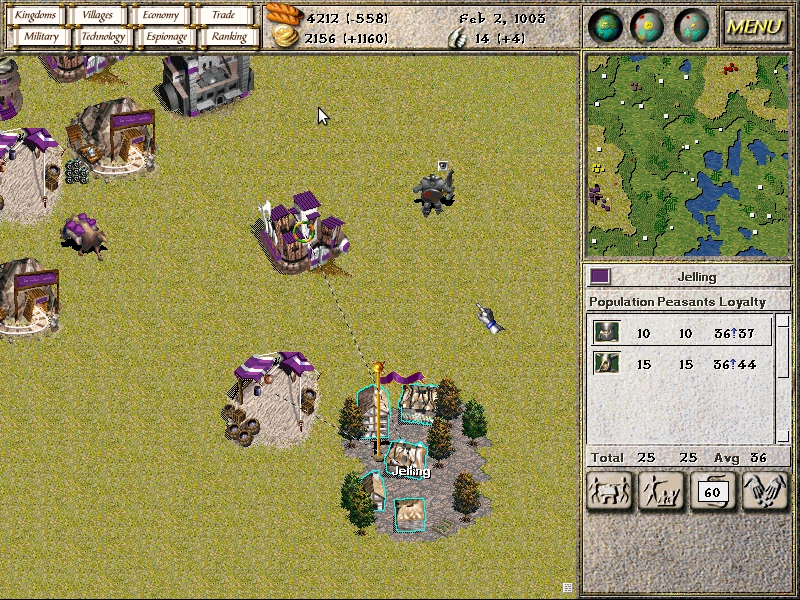
Task: Open the Villages scroll report
Action: pos(98,15)
